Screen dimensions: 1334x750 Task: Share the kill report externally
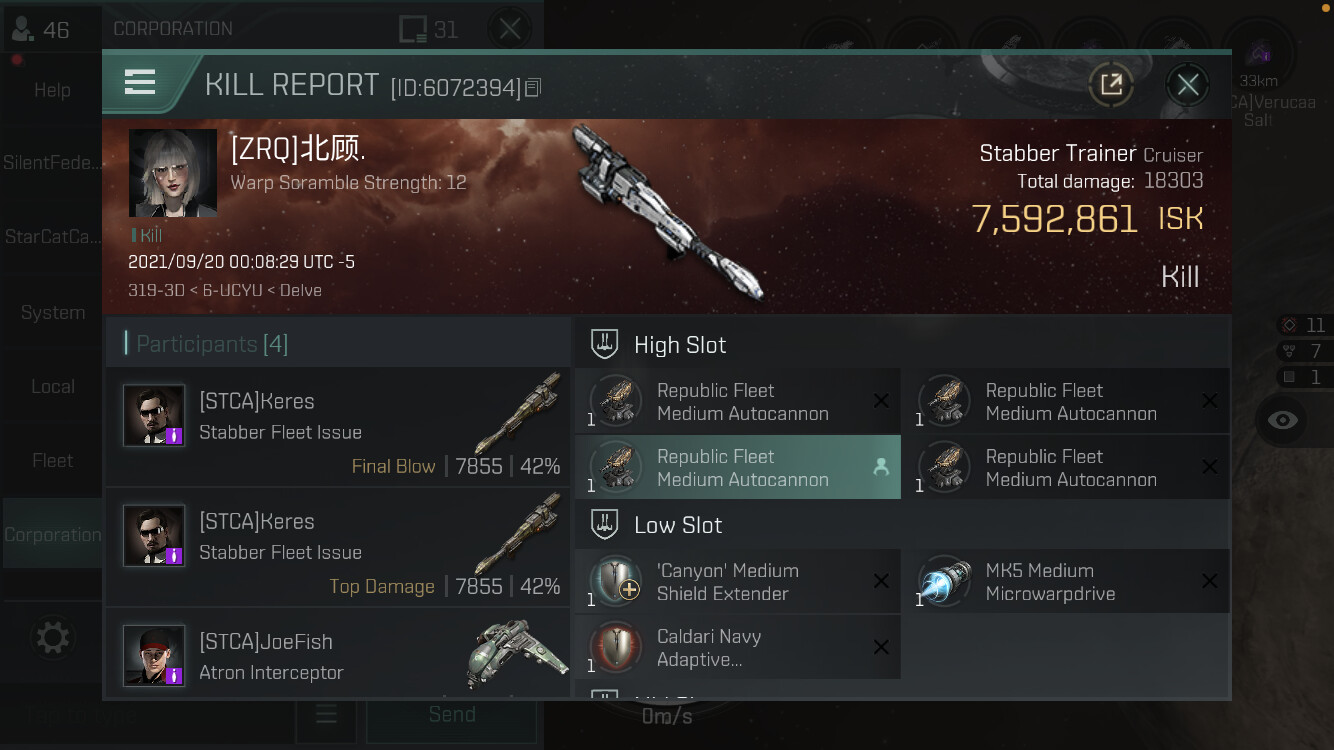pyautogui.click(x=1111, y=85)
